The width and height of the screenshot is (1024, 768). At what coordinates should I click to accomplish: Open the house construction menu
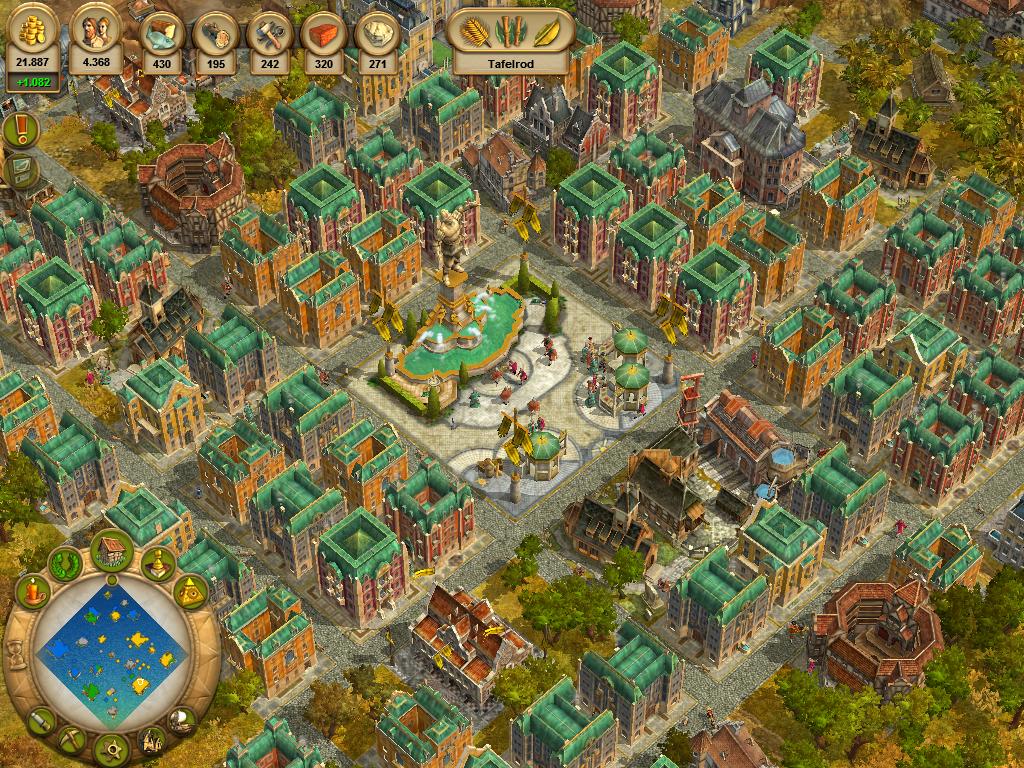pos(112,549)
